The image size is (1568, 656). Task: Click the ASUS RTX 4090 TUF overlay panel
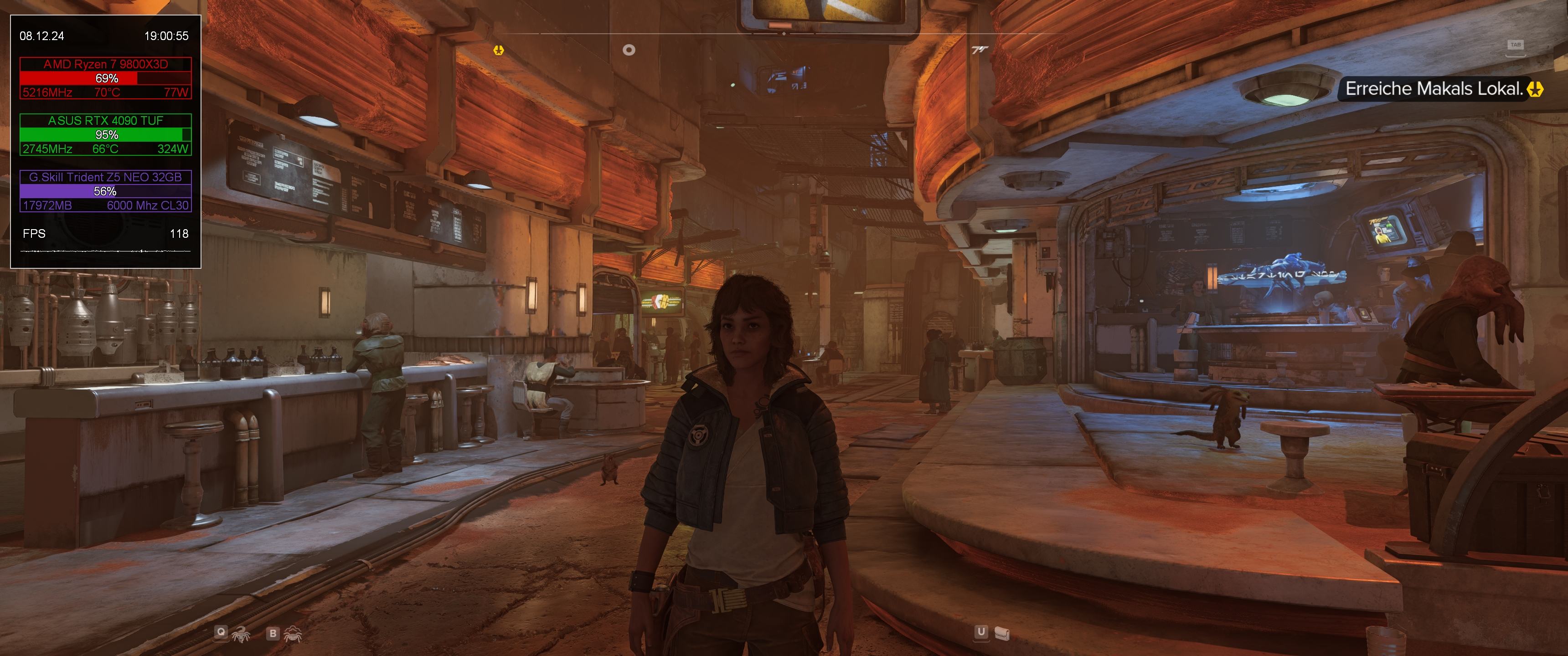click(106, 134)
